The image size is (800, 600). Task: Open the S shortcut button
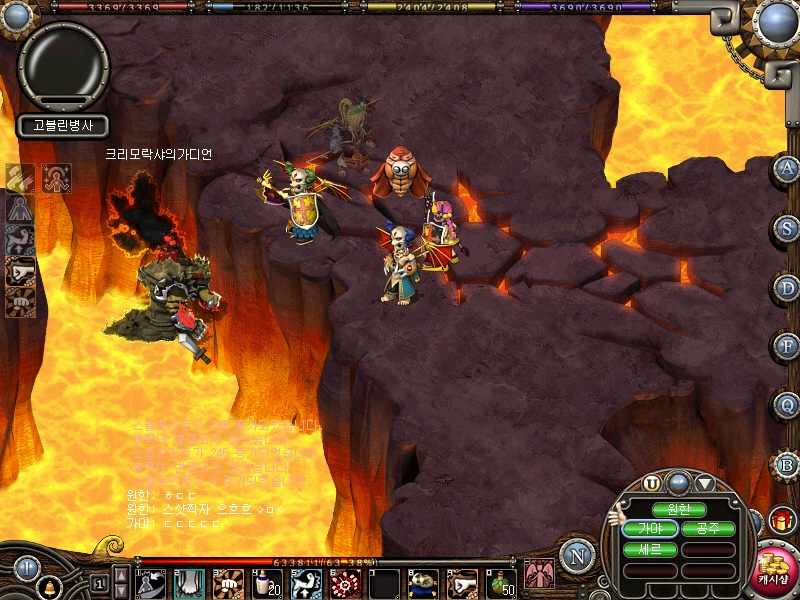(x=787, y=228)
